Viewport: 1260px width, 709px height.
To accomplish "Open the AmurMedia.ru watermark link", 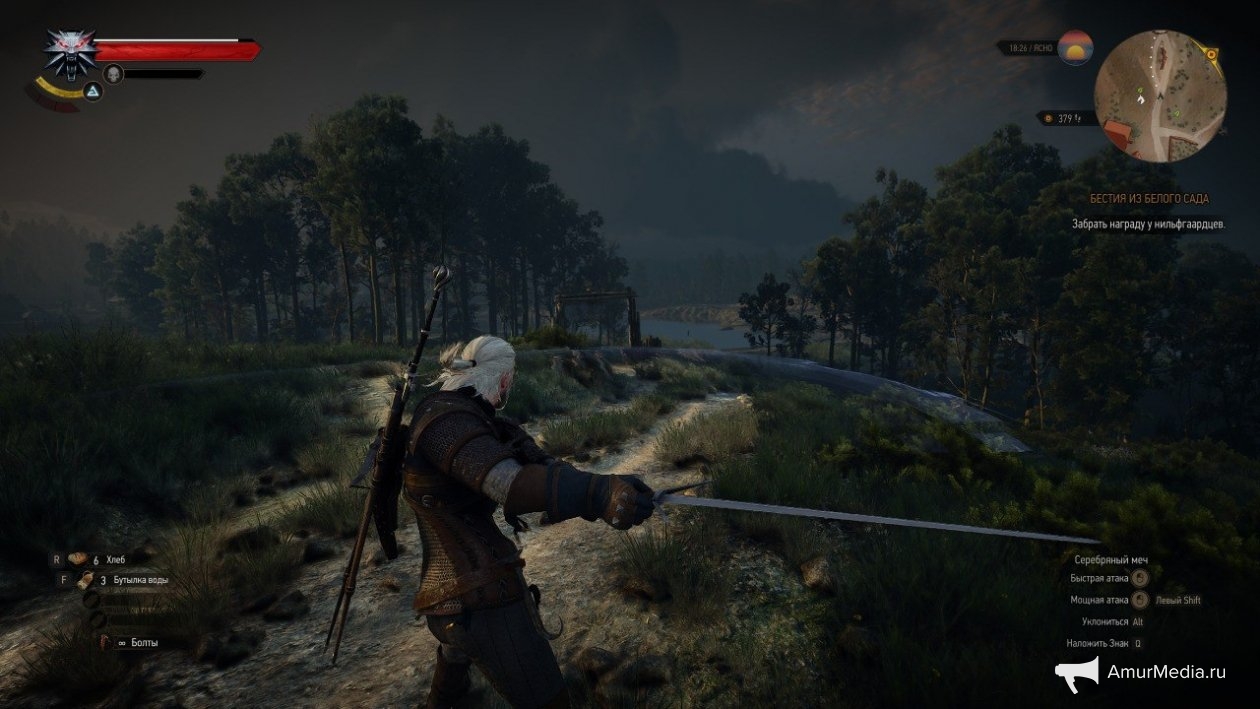I will [x=1140, y=673].
